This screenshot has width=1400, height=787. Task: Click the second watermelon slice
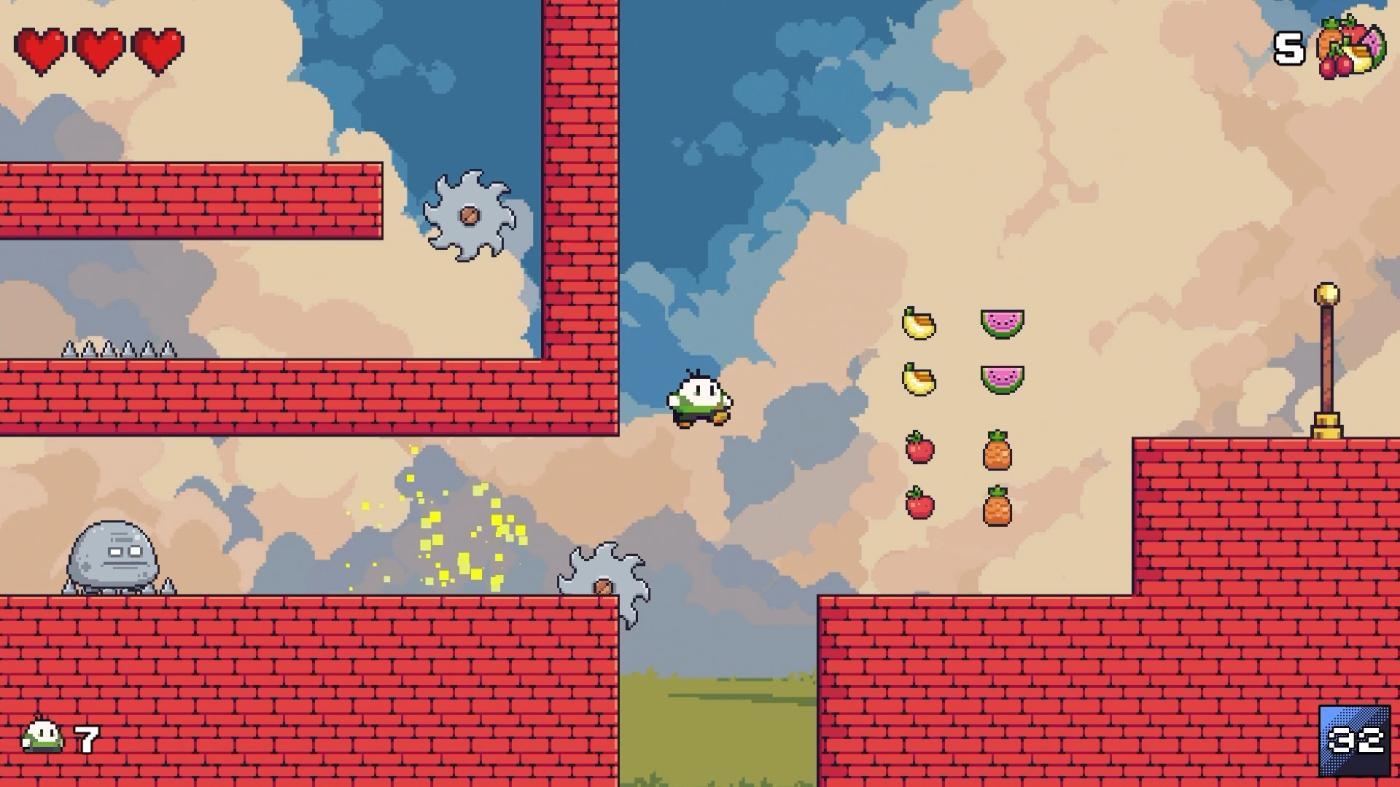(1000, 381)
